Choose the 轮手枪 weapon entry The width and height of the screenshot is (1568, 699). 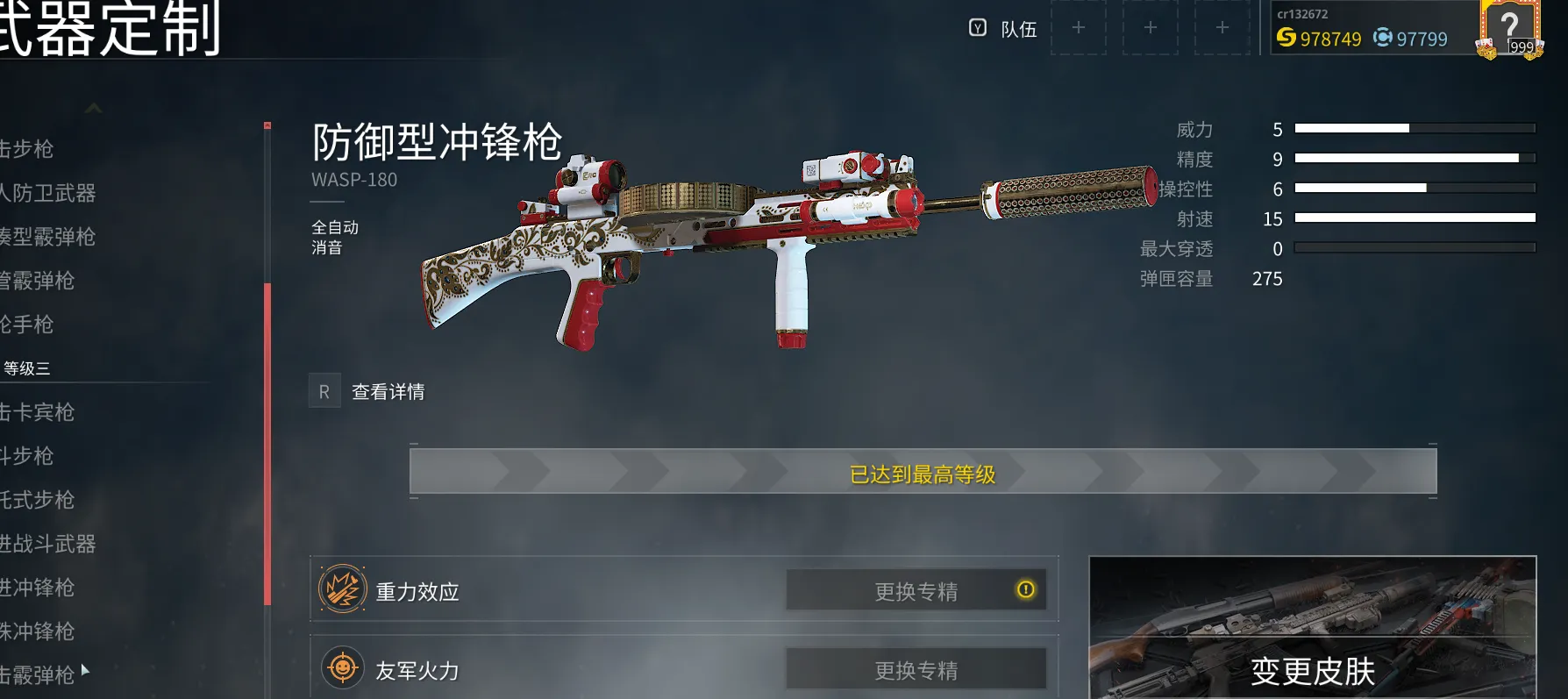(27, 325)
